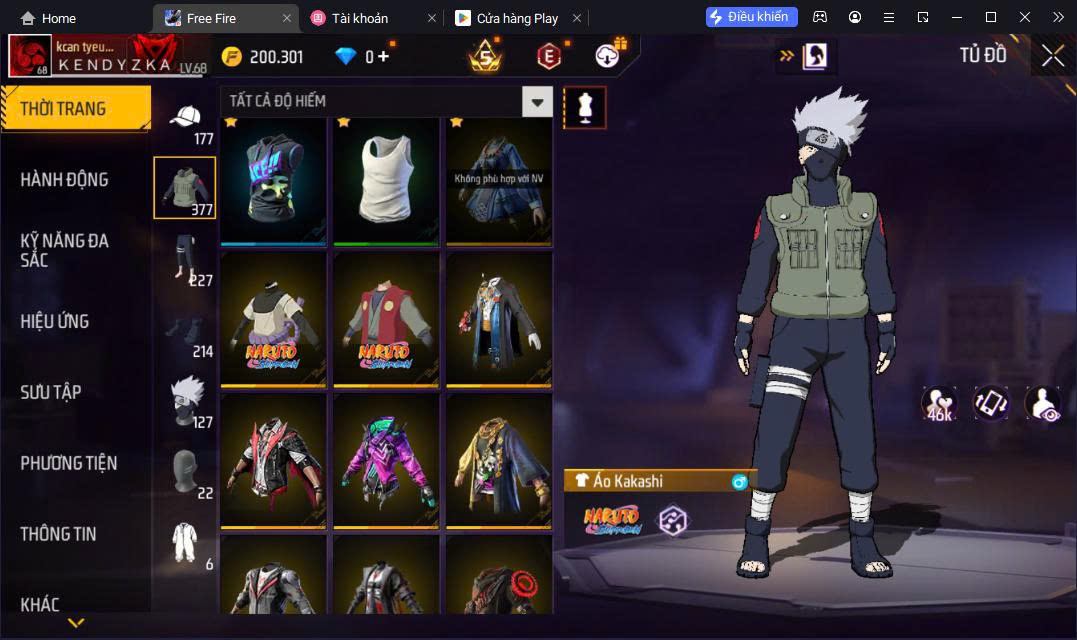Equip the white tank top
The width and height of the screenshot is (1077, 640).
pyautogui.click(x=385, y=180)
